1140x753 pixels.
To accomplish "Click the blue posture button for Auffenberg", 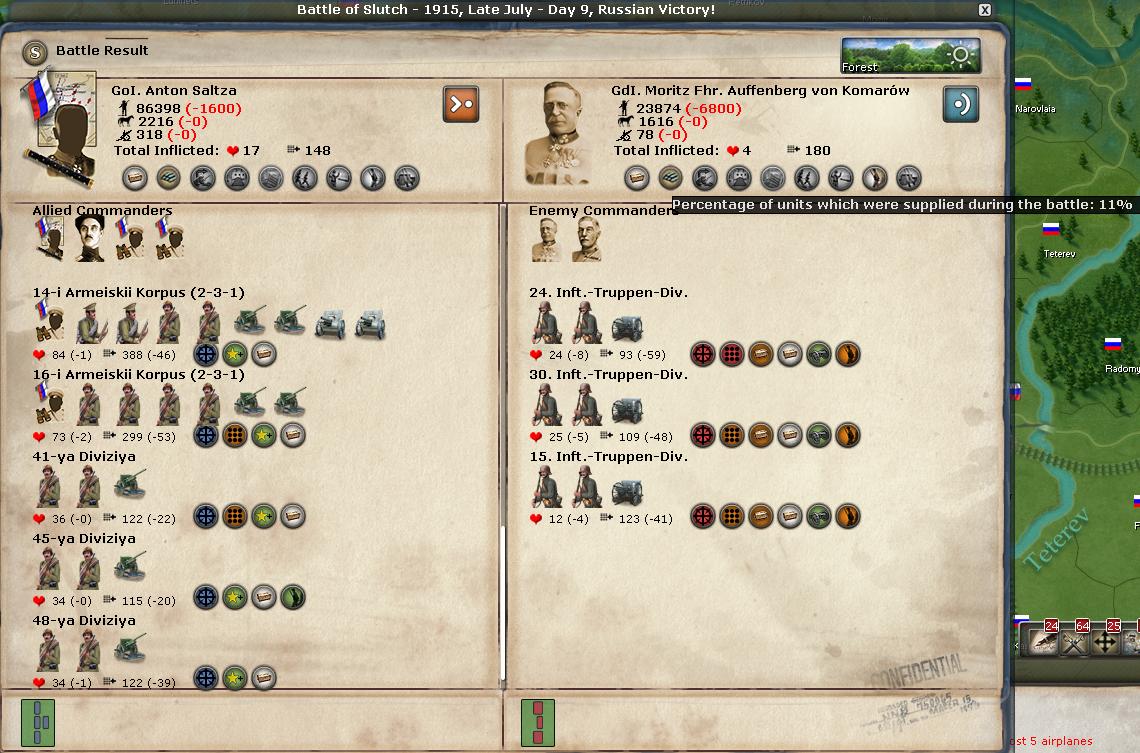I will [961, 104].
